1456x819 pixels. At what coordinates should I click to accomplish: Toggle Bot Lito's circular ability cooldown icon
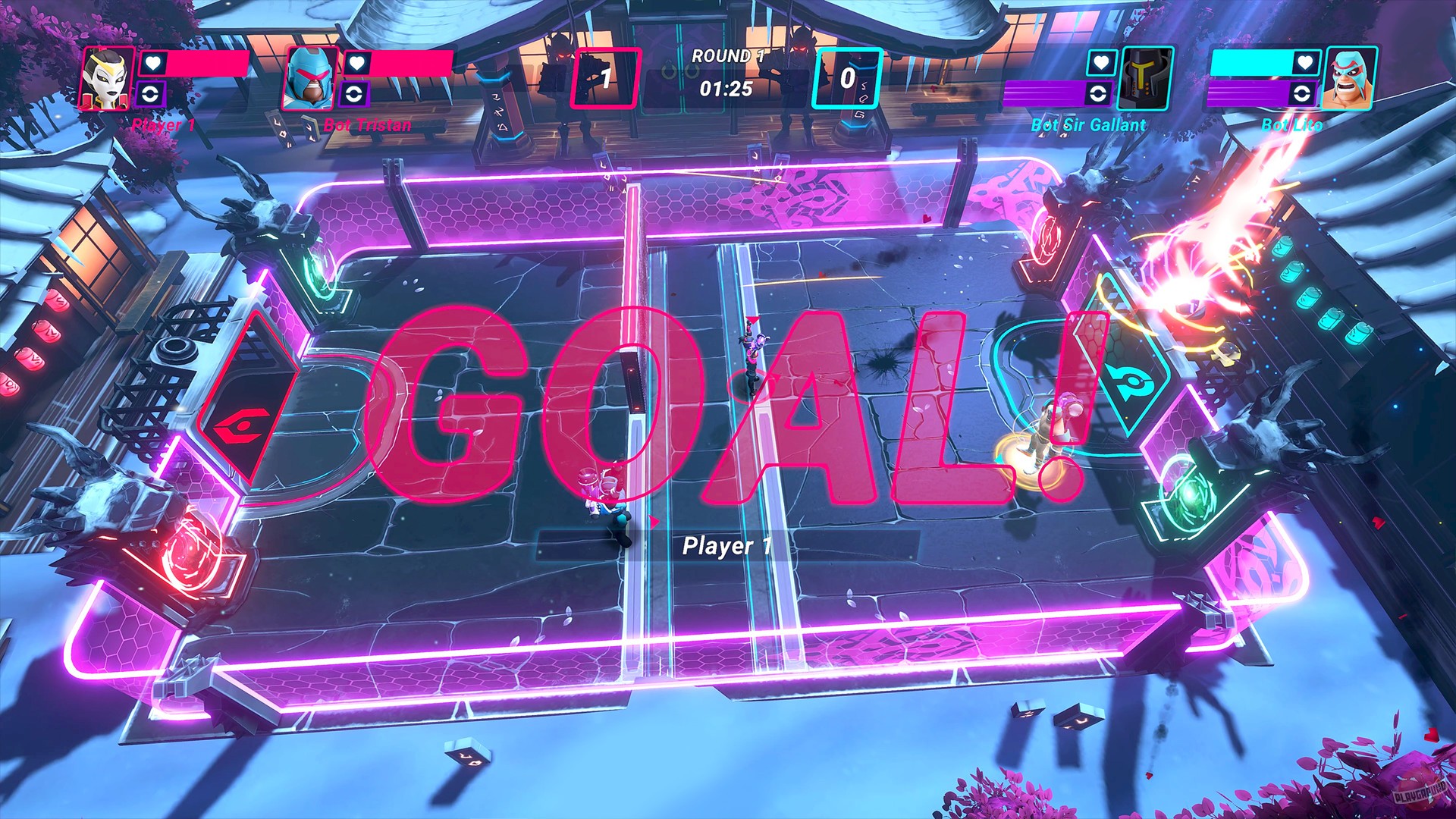1301,96
